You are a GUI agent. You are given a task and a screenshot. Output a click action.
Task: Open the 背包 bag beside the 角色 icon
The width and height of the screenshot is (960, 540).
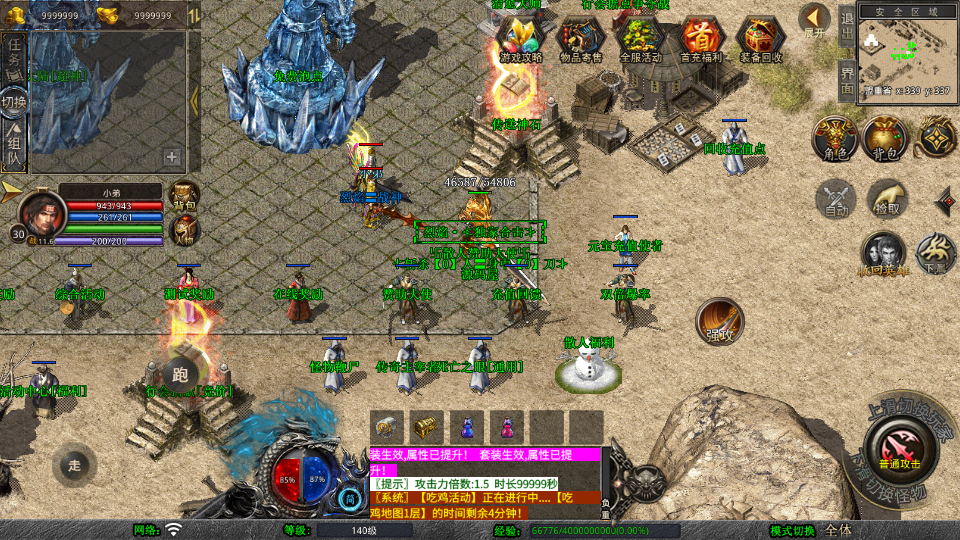(885, 139)
